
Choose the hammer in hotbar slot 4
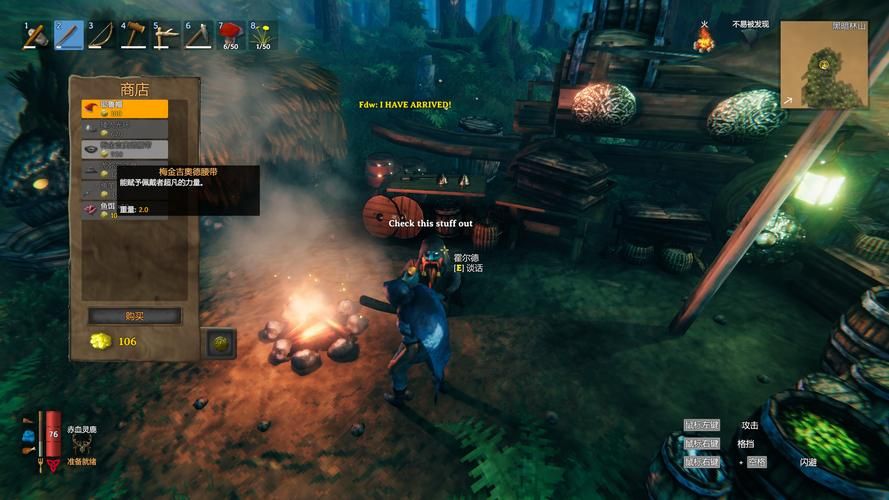coord(134,36)
